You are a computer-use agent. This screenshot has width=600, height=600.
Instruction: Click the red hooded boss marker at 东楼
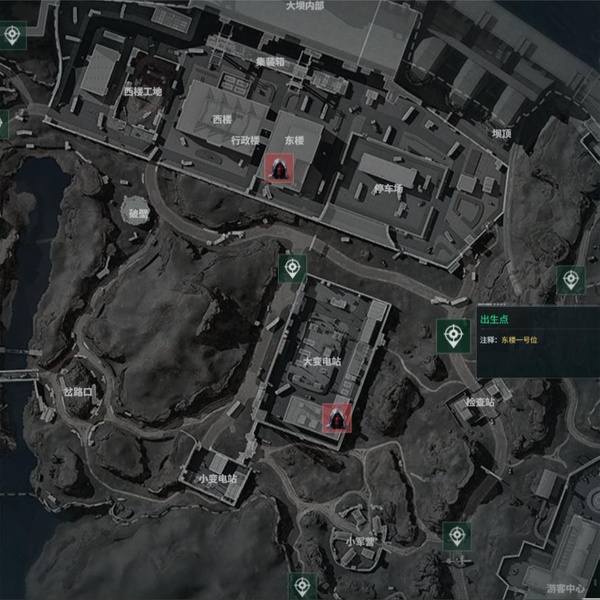(x=279, y=170)
